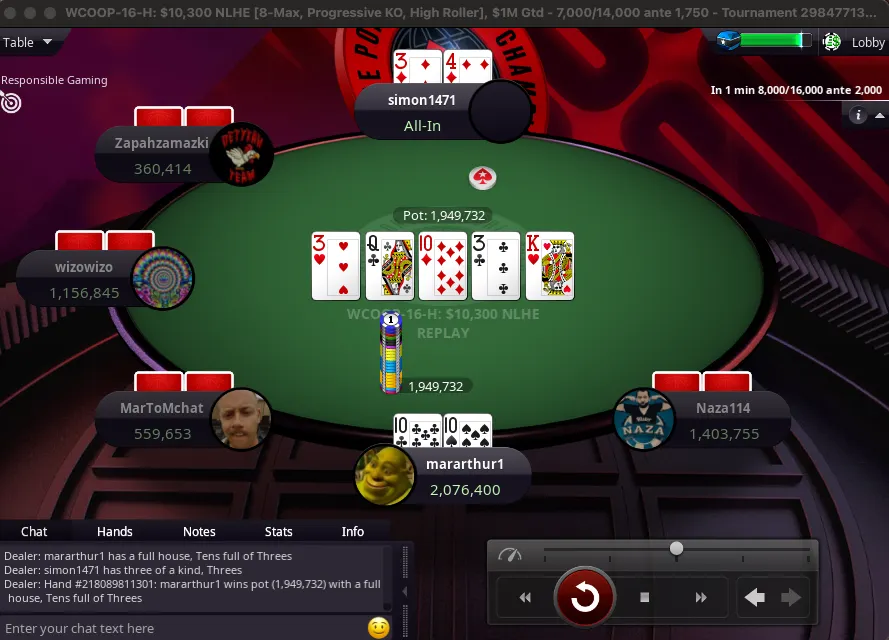Switch to the Notes tab
The height and width of the screenshot is (640, 889).
199,531
